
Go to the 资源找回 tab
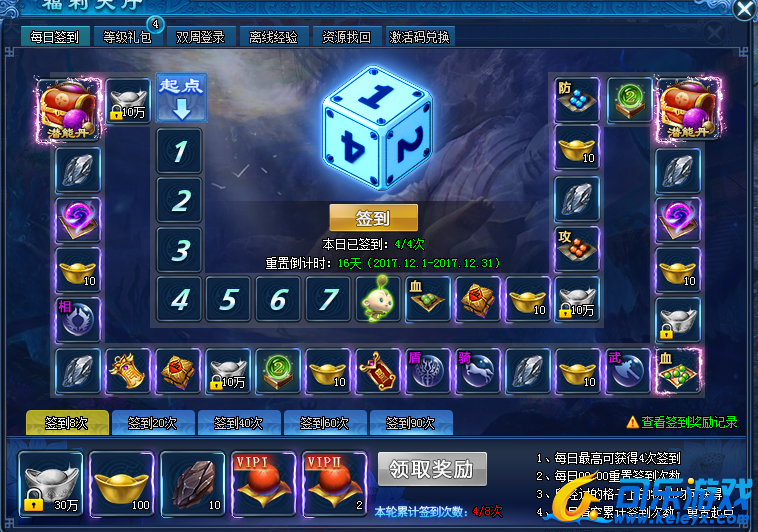[x=347, y=37]
